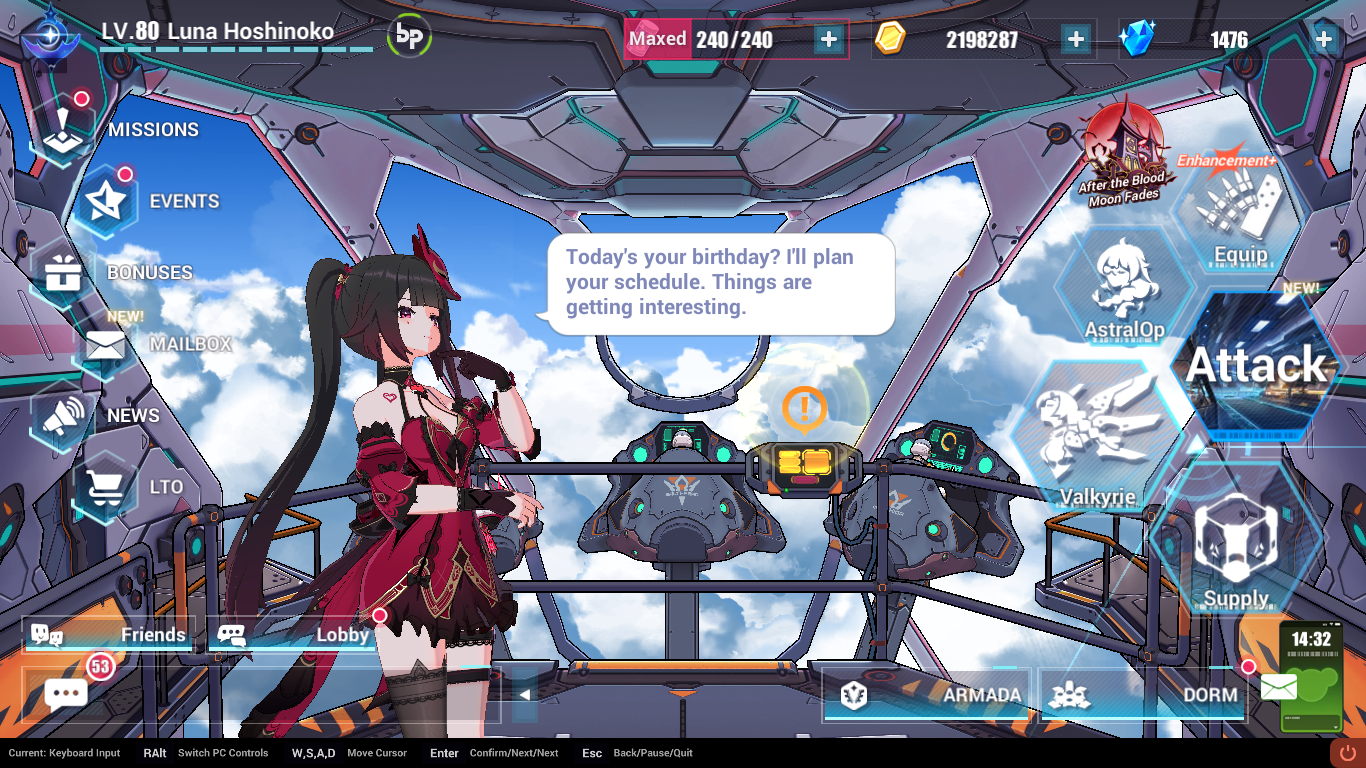Open the Equip menu with Enhancement+ notice
The width and height of the screenshot is (1366, 768).
1239,210
